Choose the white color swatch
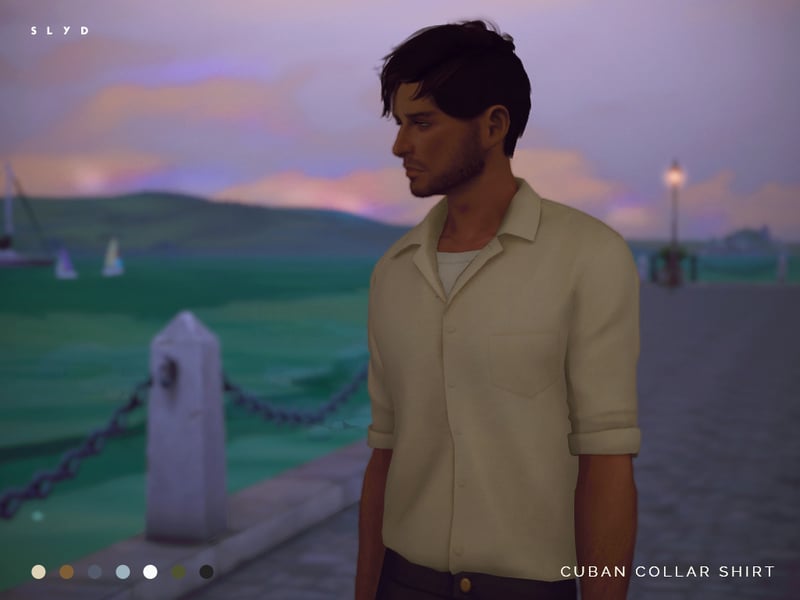 pyautogui.click(x=150, y=572)
